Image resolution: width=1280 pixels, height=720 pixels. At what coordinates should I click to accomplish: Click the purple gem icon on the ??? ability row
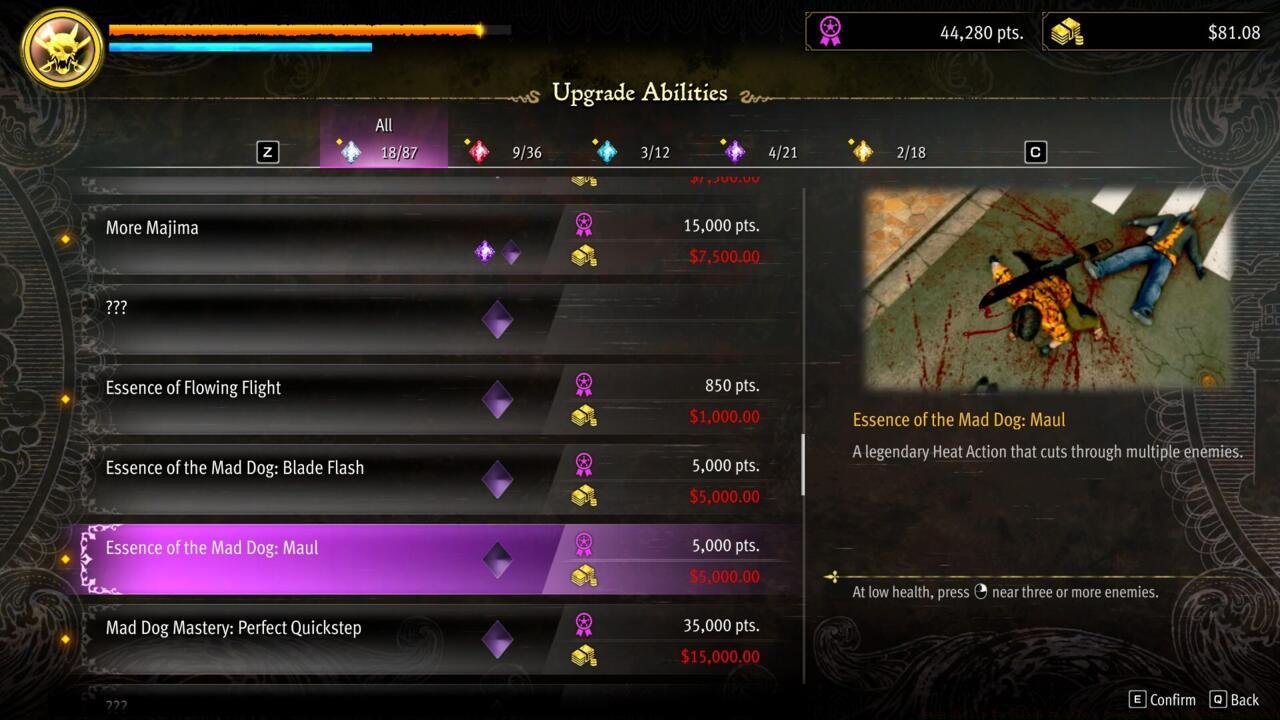point(497,318)
